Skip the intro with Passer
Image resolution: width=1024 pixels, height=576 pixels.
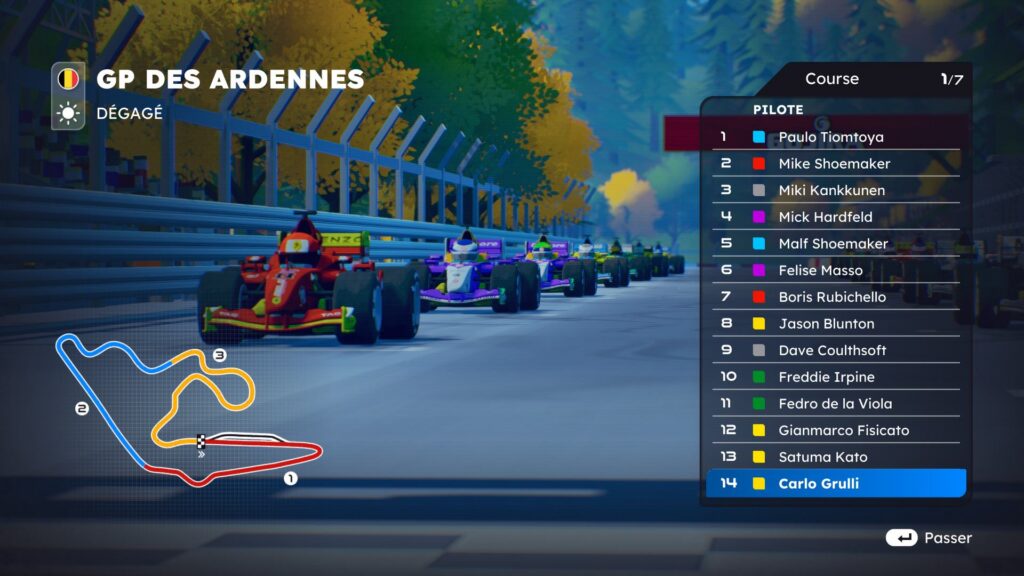(x=929, y=538)
